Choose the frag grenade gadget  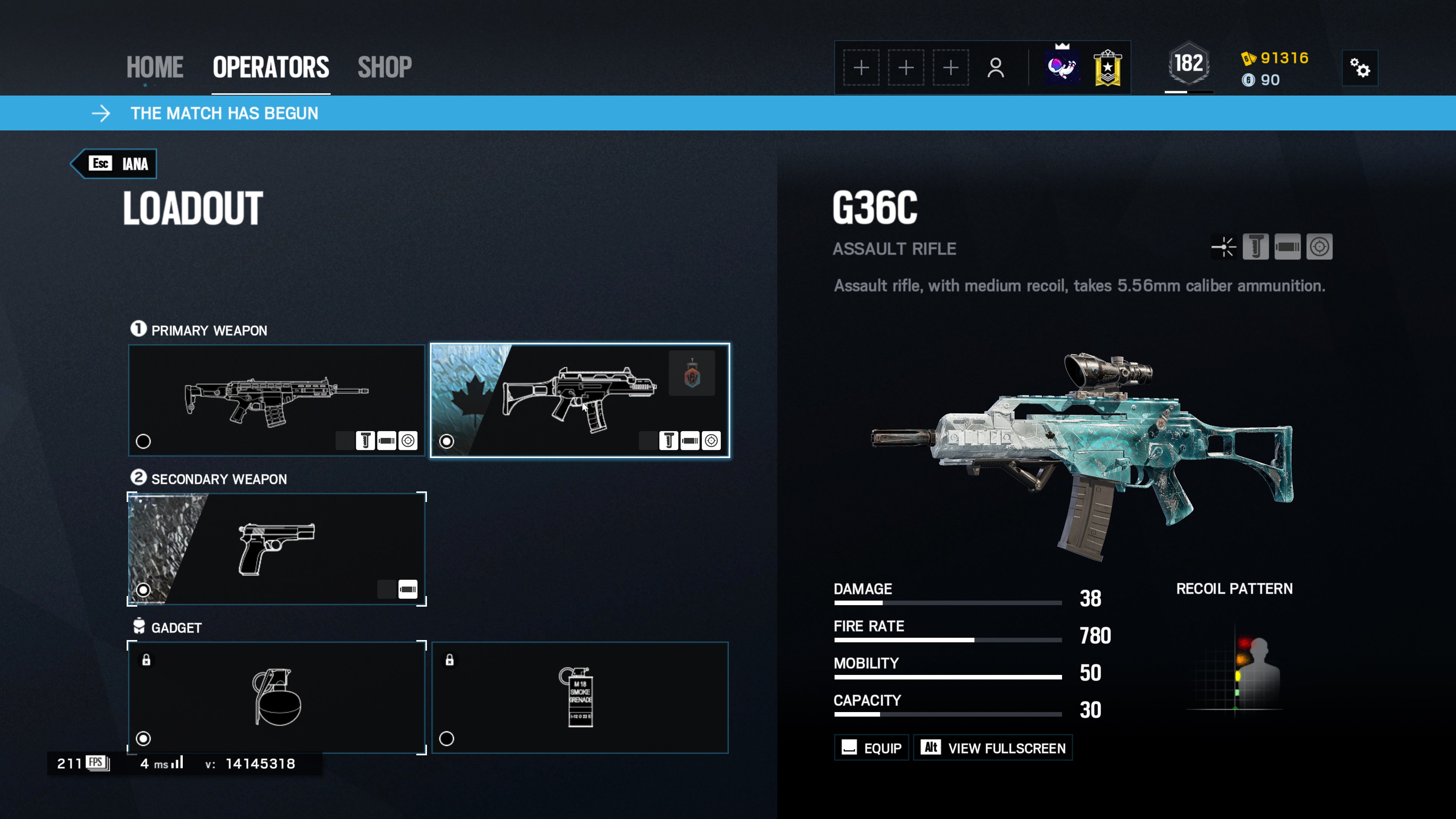[x=276, y=698]
